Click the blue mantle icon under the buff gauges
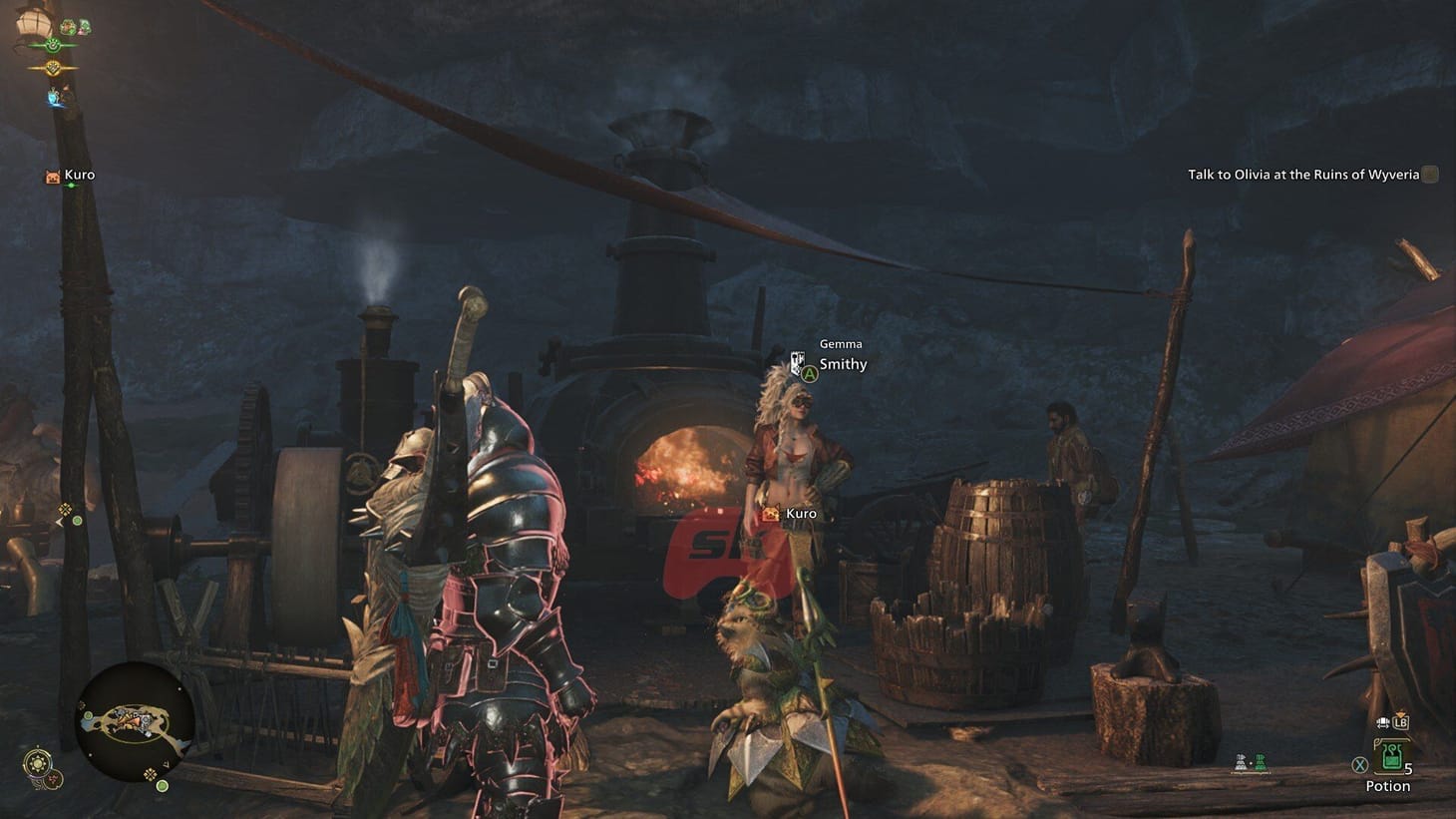This screenshot has height=819, width=1456. pos(53,97)
